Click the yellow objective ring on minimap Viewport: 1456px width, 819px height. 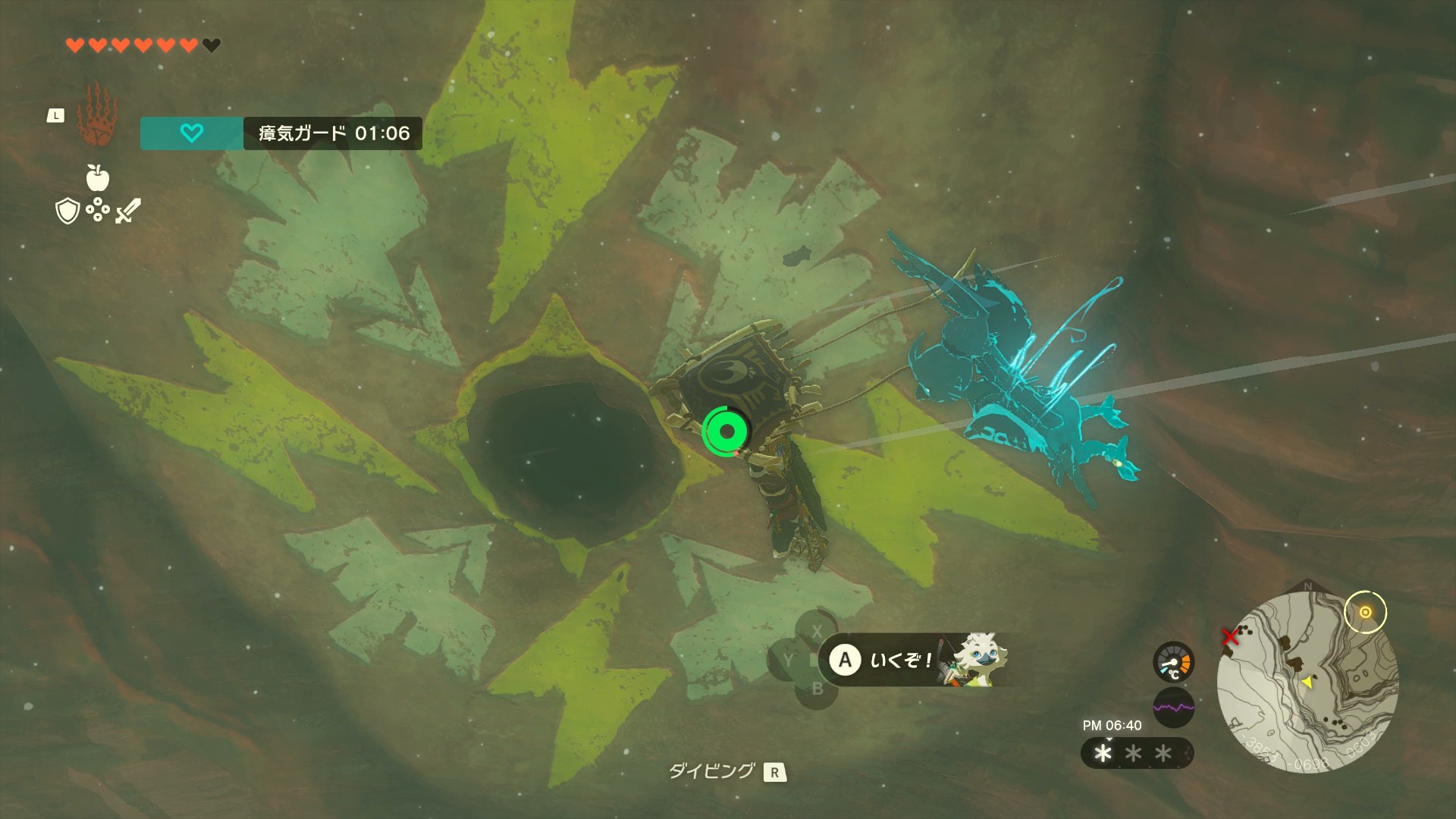coord(1365,612)
